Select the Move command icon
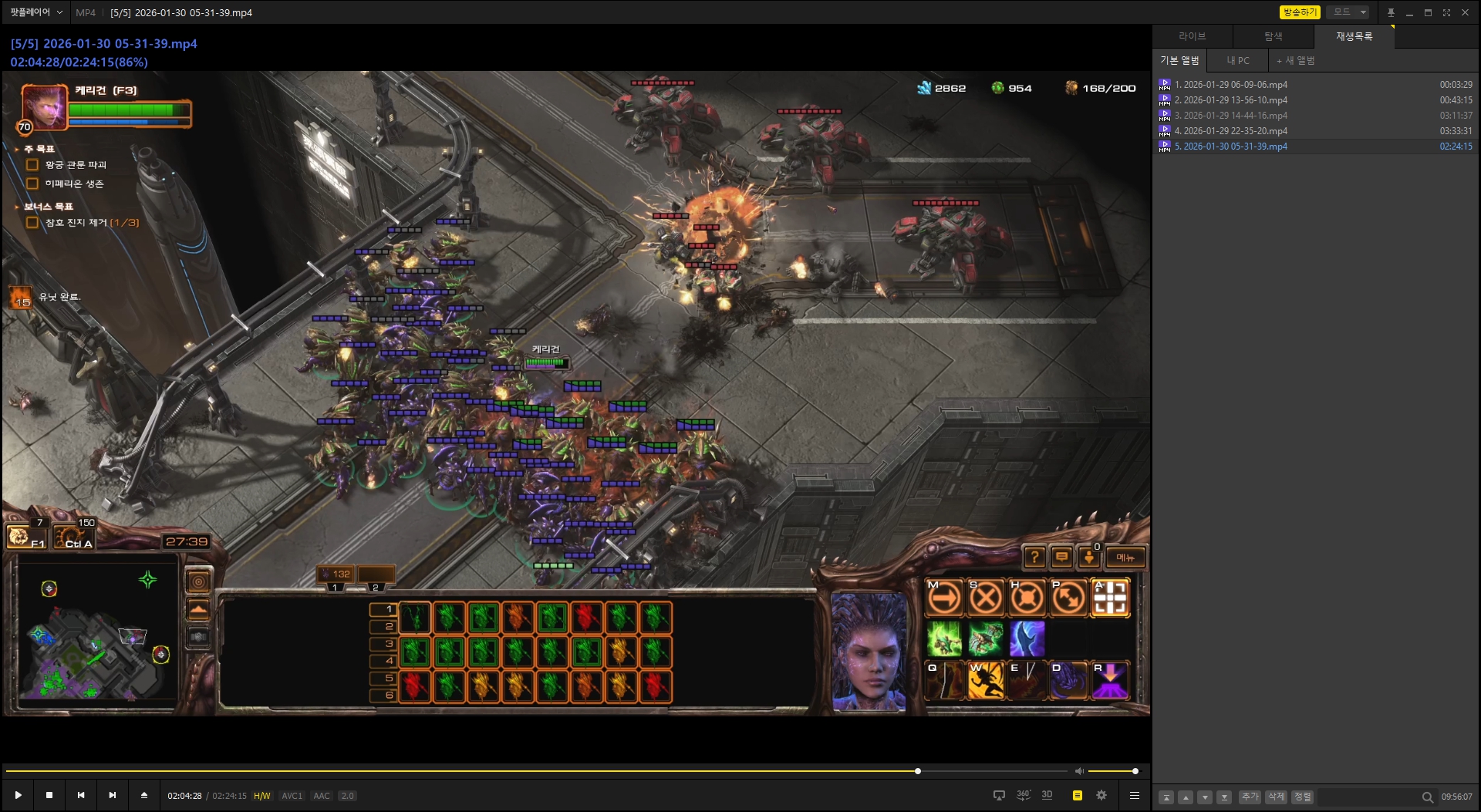The width and height of the screenshot is (1481, 812). 944,598
